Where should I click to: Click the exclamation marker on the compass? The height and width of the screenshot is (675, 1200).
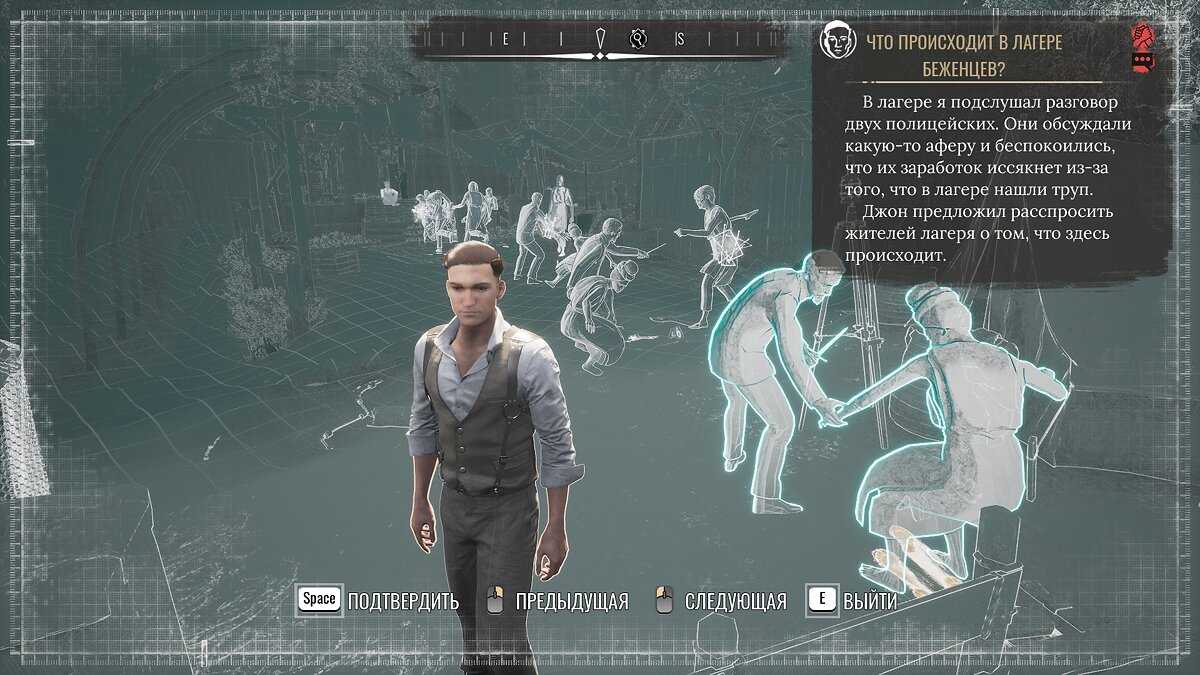(x=600, y=39)
